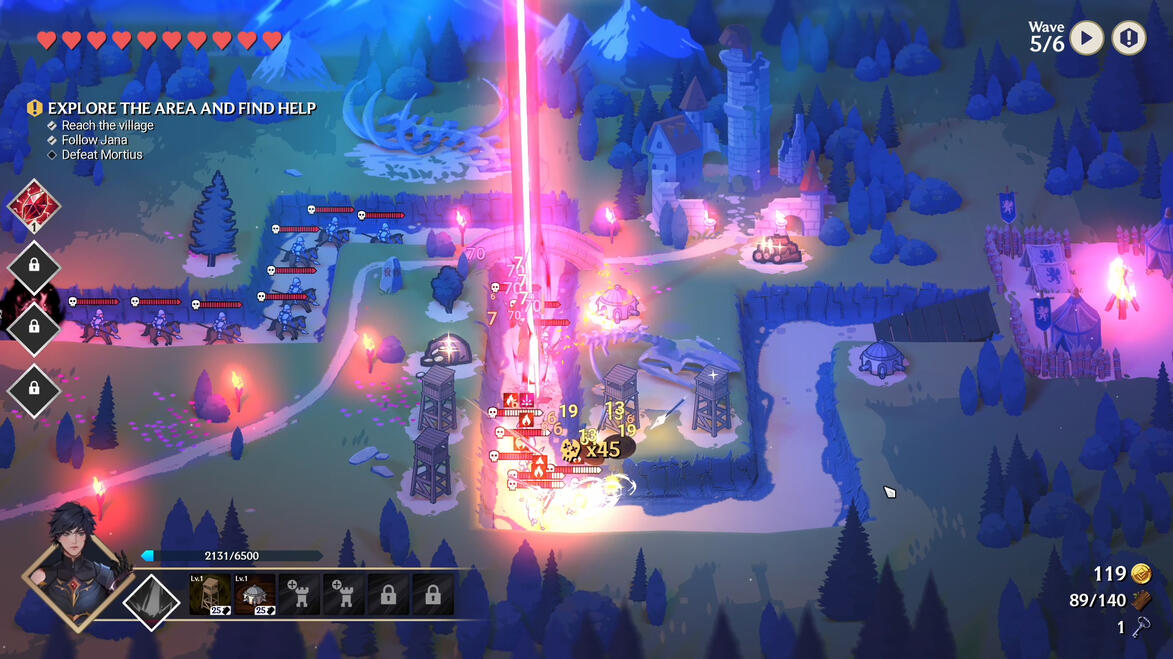Activate the hero's grey spike skill diamond
1173x659 pixels.
[151, 601]
